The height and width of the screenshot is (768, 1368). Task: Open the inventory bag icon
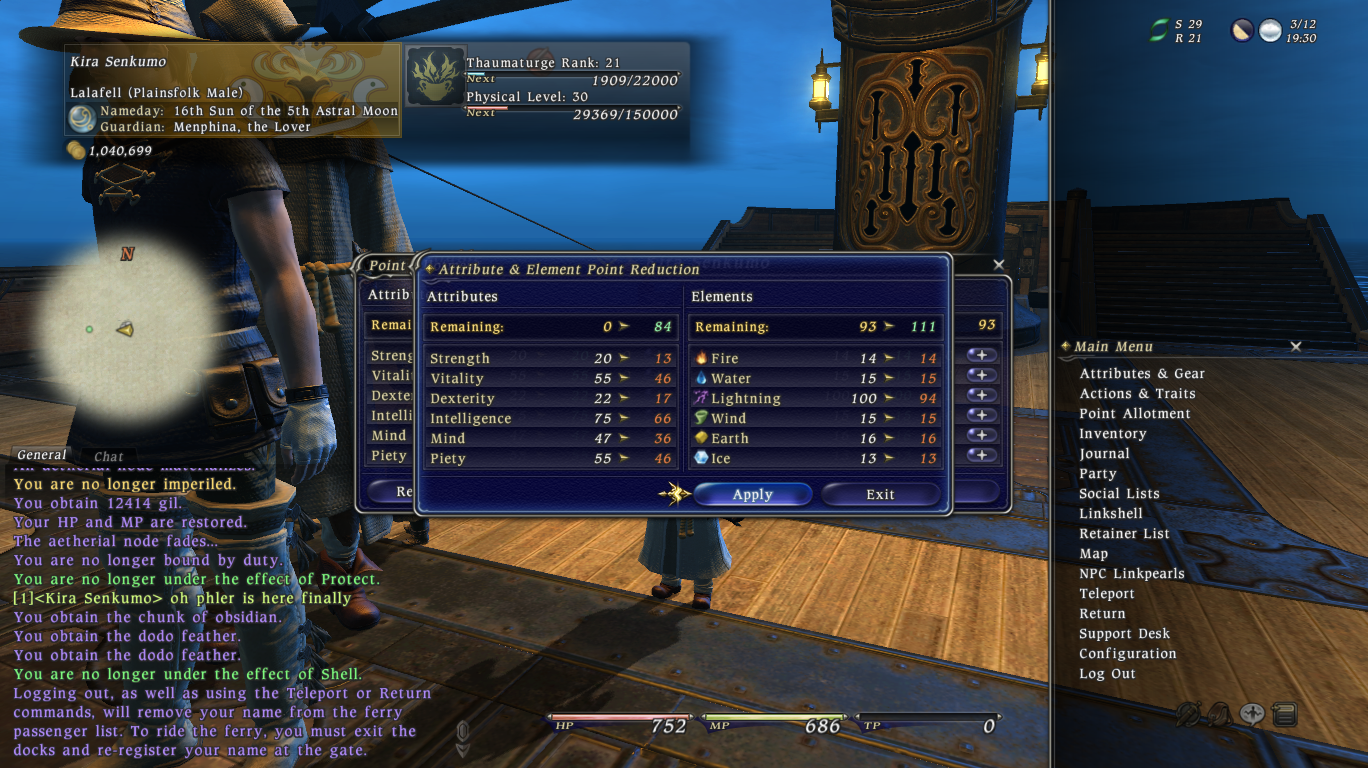pos(1220,712)
